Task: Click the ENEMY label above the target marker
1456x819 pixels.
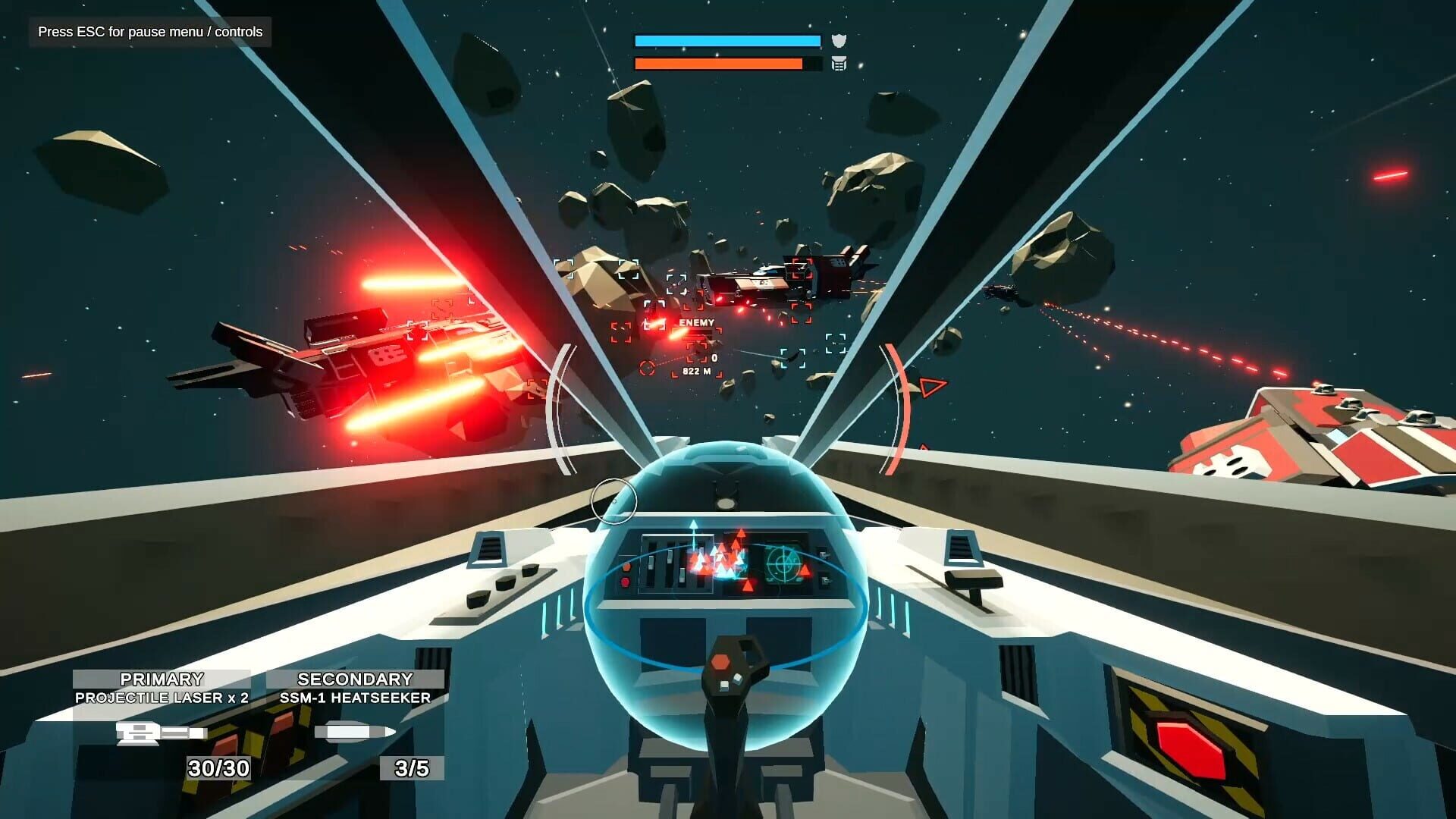Action: (x=696, y=323)
